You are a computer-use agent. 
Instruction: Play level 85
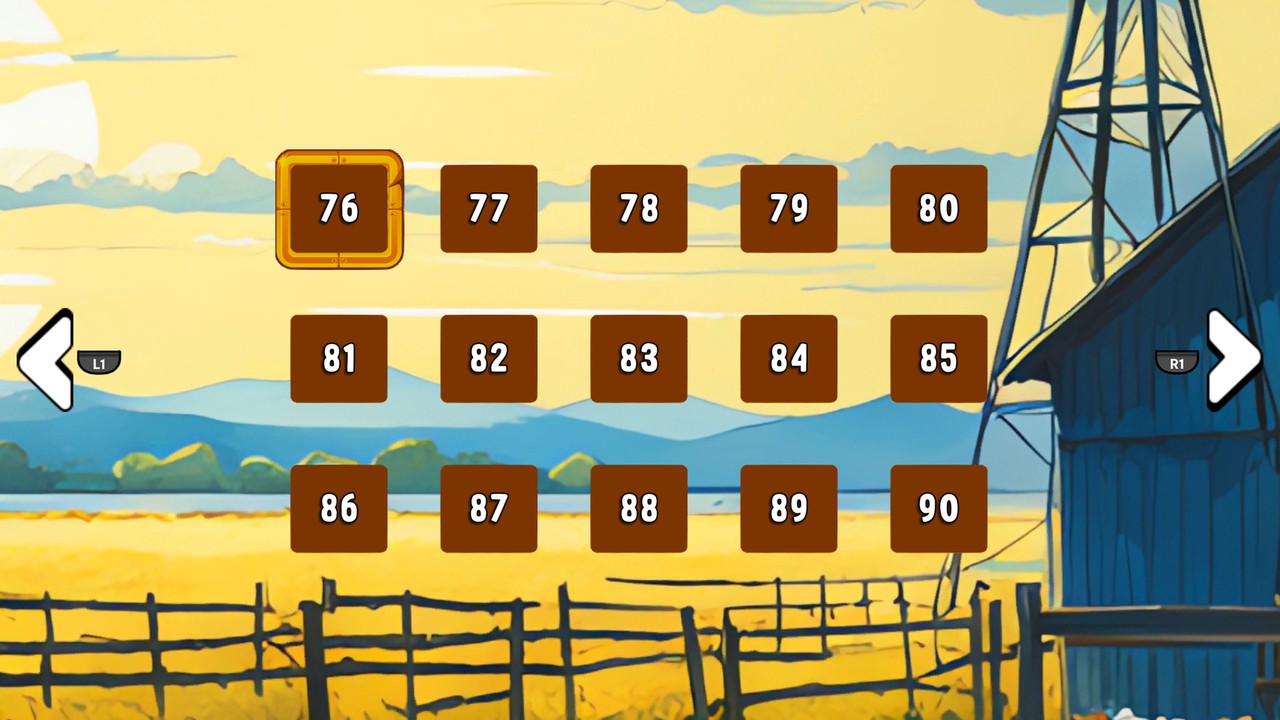pos(939,359)
